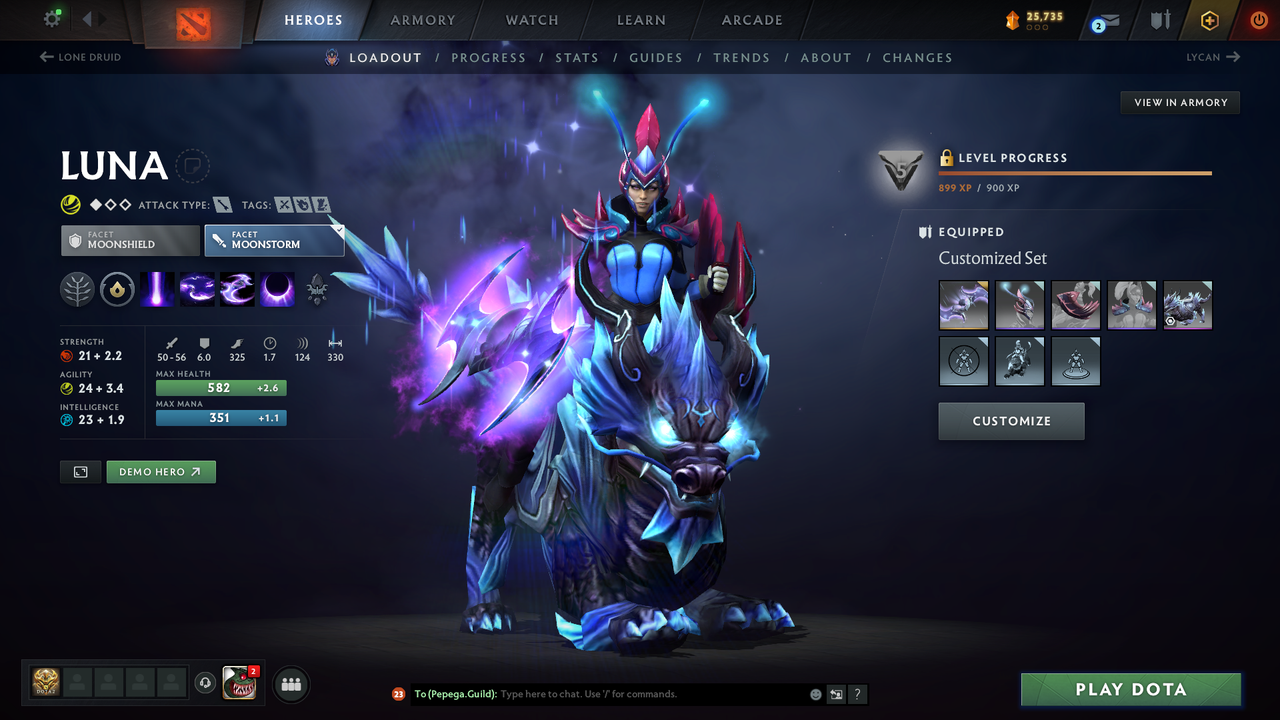Open party lobby with the group icon
The height and width of the screenshot is (720, 1280).
pyautogui.click(x=290, y=683)
